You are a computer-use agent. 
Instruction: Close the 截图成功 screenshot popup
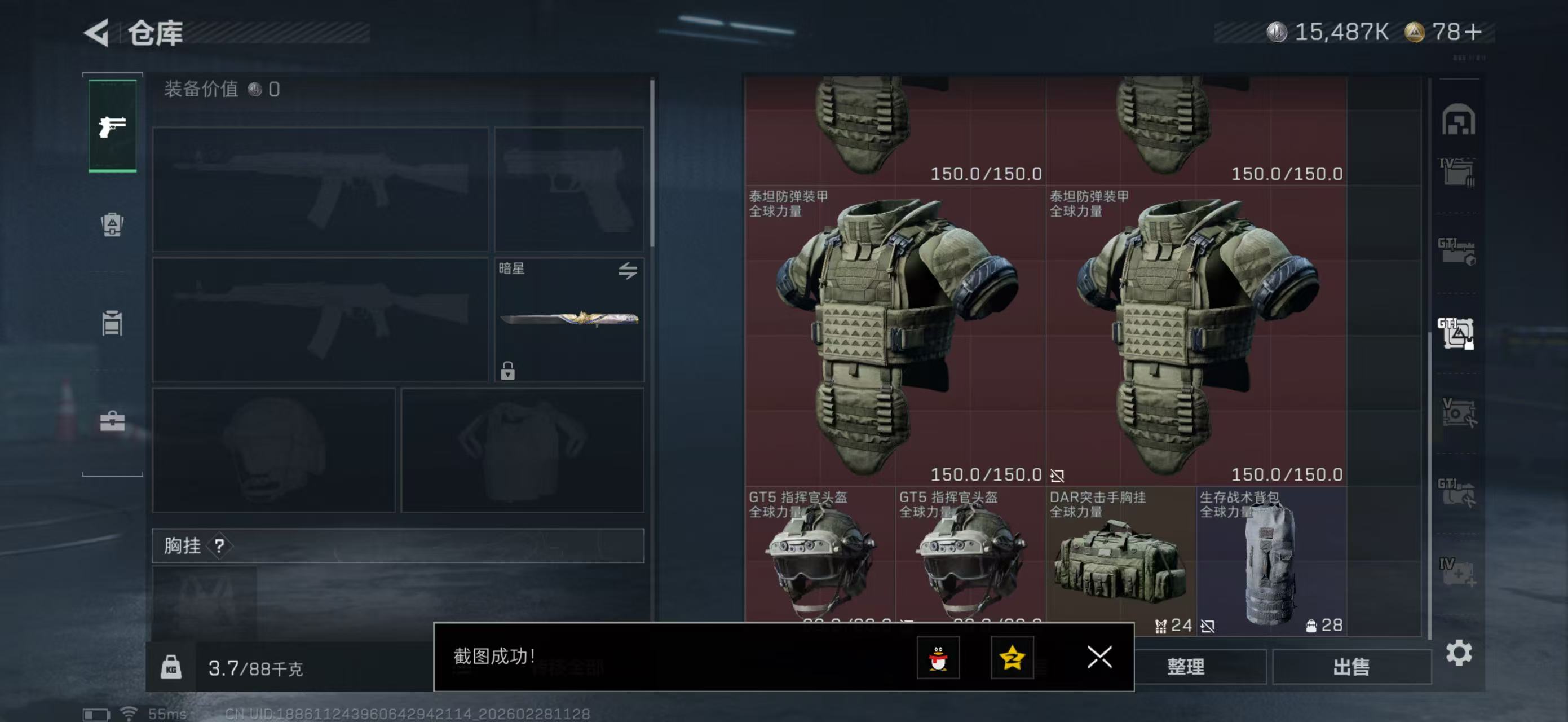coord(1099,657)
